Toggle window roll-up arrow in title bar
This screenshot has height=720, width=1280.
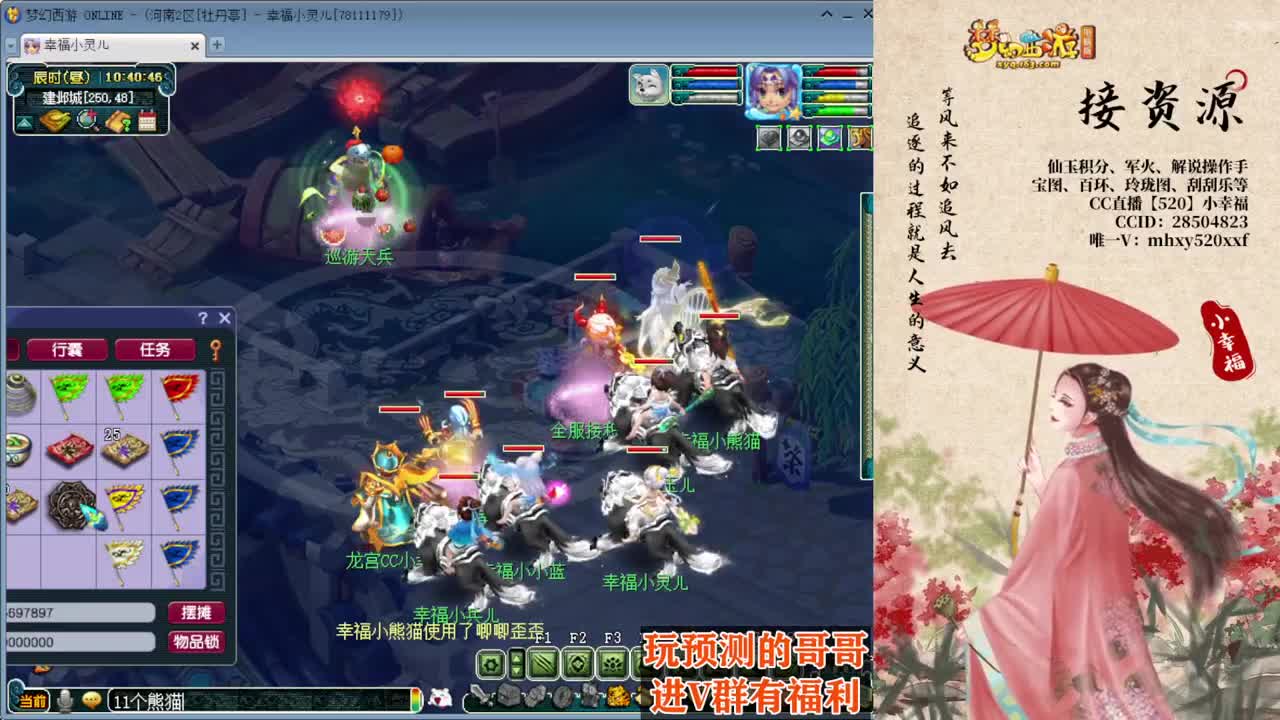[x=825, y=14]
